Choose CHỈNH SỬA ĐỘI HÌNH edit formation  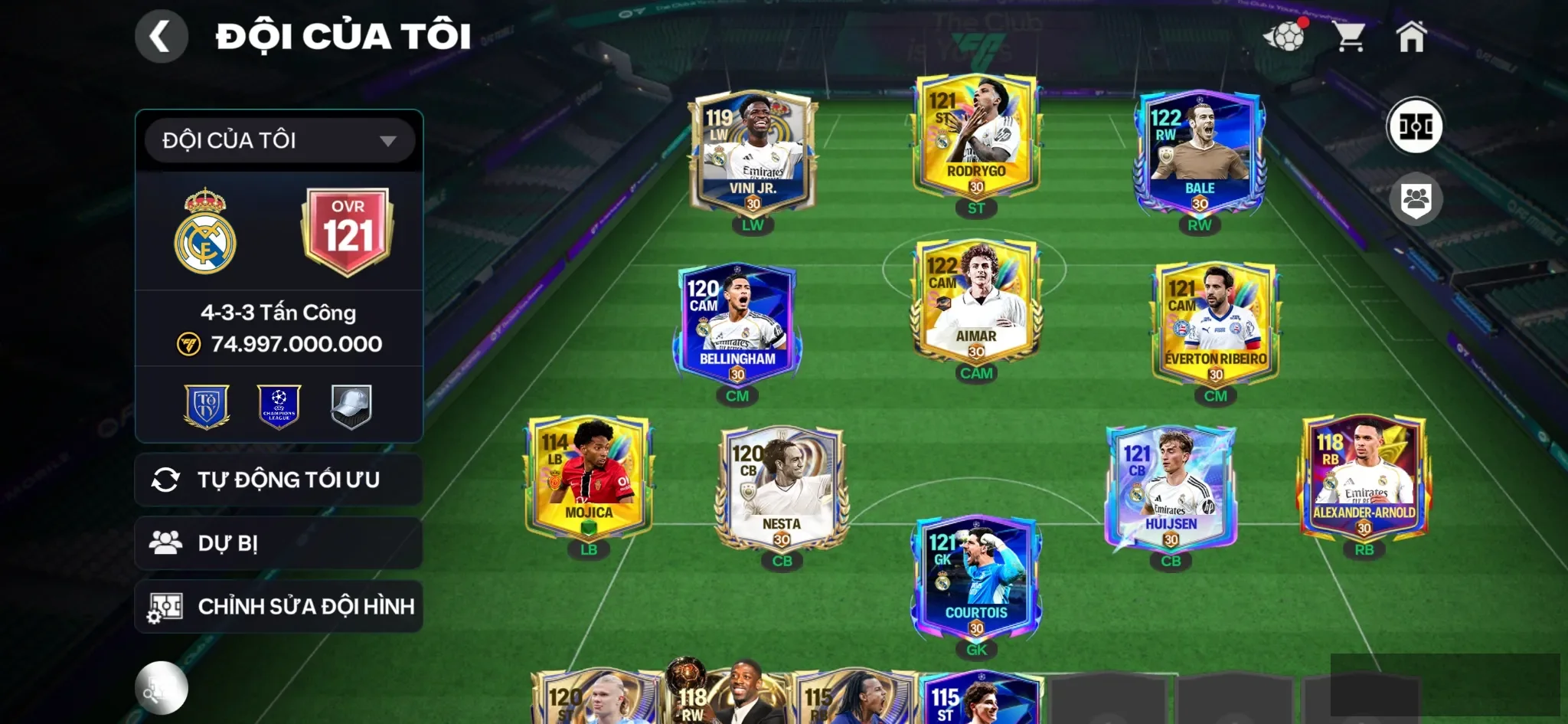(279, 606)
